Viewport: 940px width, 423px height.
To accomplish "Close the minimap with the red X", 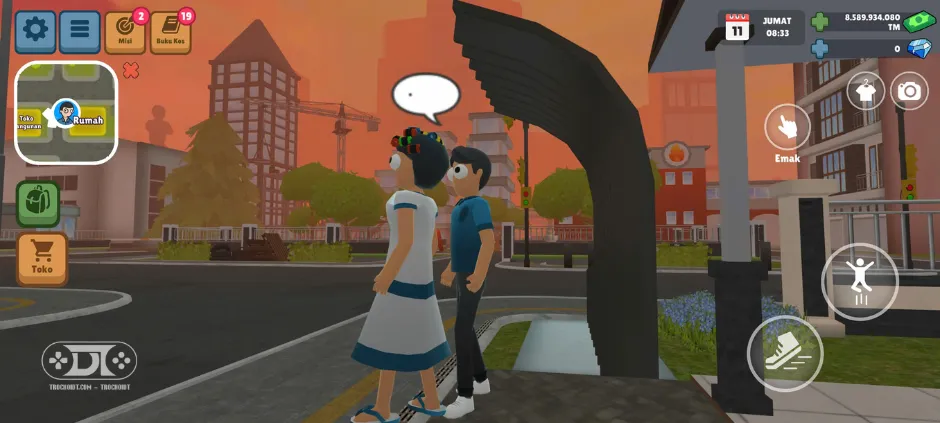I will [x=130, y=70].
